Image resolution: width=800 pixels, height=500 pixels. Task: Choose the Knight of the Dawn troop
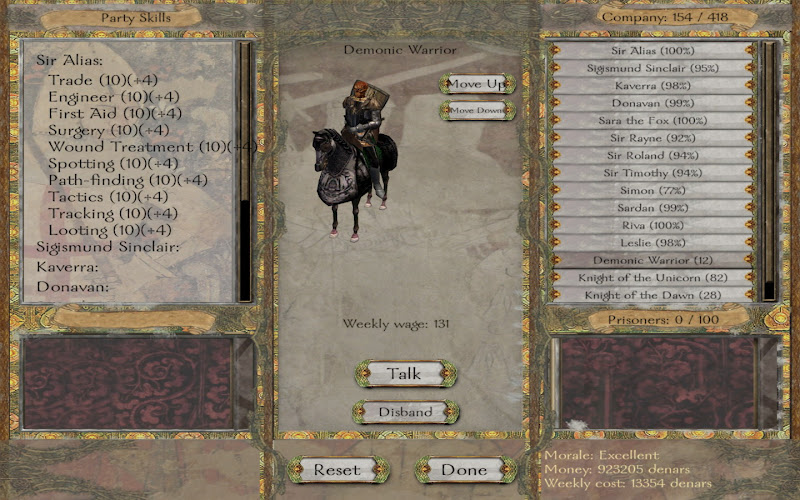[652, 295]
